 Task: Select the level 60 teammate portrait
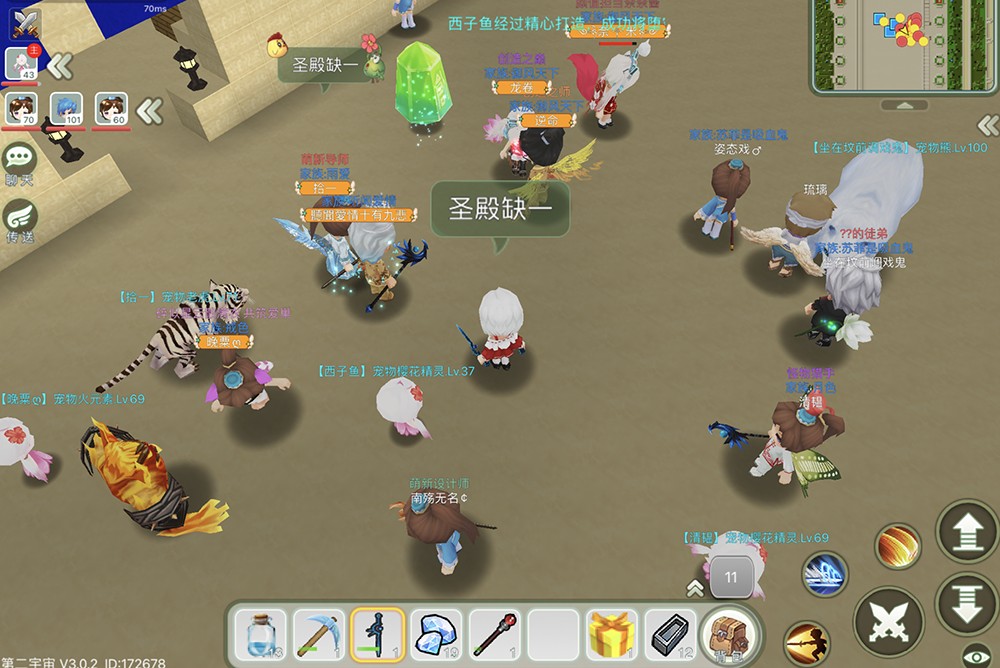[x=111, y=110]
